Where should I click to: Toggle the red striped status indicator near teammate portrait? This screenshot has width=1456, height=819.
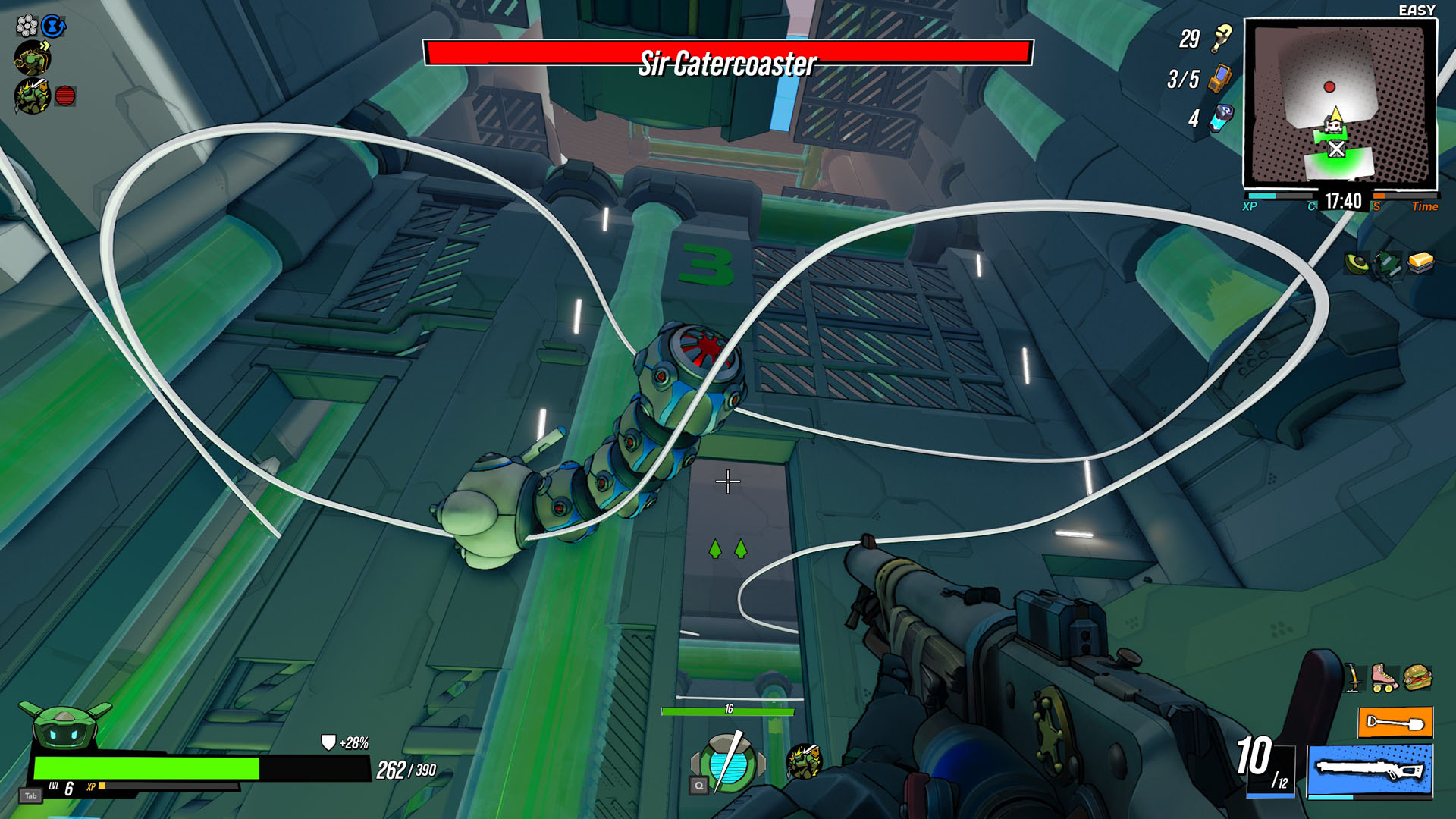pos(65,94)
